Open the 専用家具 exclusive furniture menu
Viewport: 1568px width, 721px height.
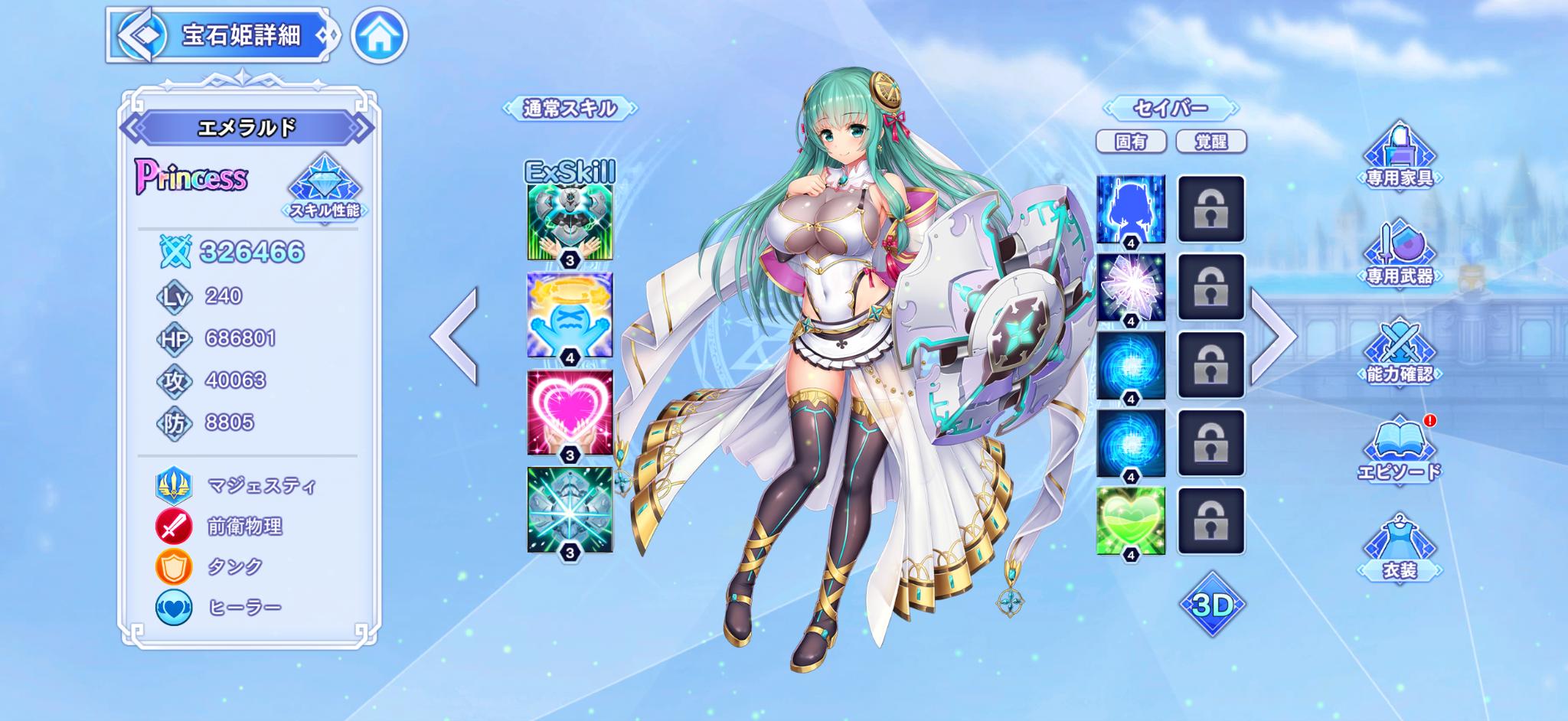pos(1400,157)
